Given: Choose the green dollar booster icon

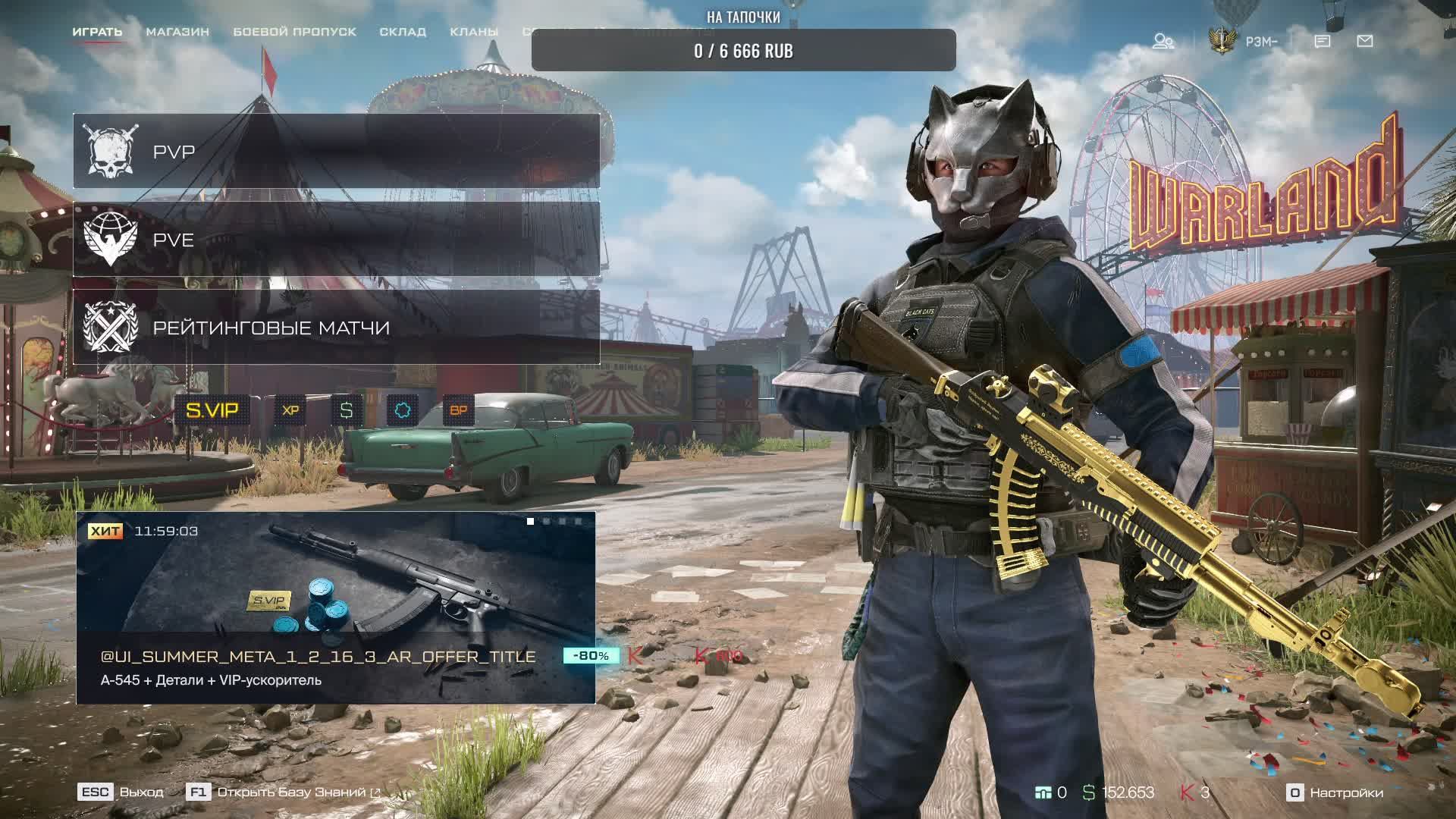Looking at the screenshot, I should (x=347, y=410).
